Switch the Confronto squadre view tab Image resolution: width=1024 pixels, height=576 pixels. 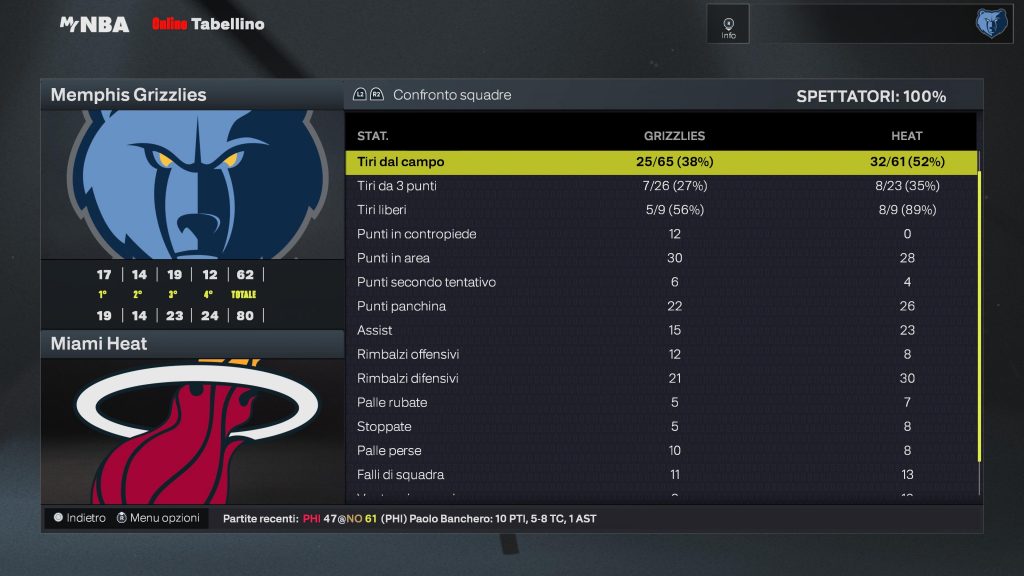pos(433,95)
